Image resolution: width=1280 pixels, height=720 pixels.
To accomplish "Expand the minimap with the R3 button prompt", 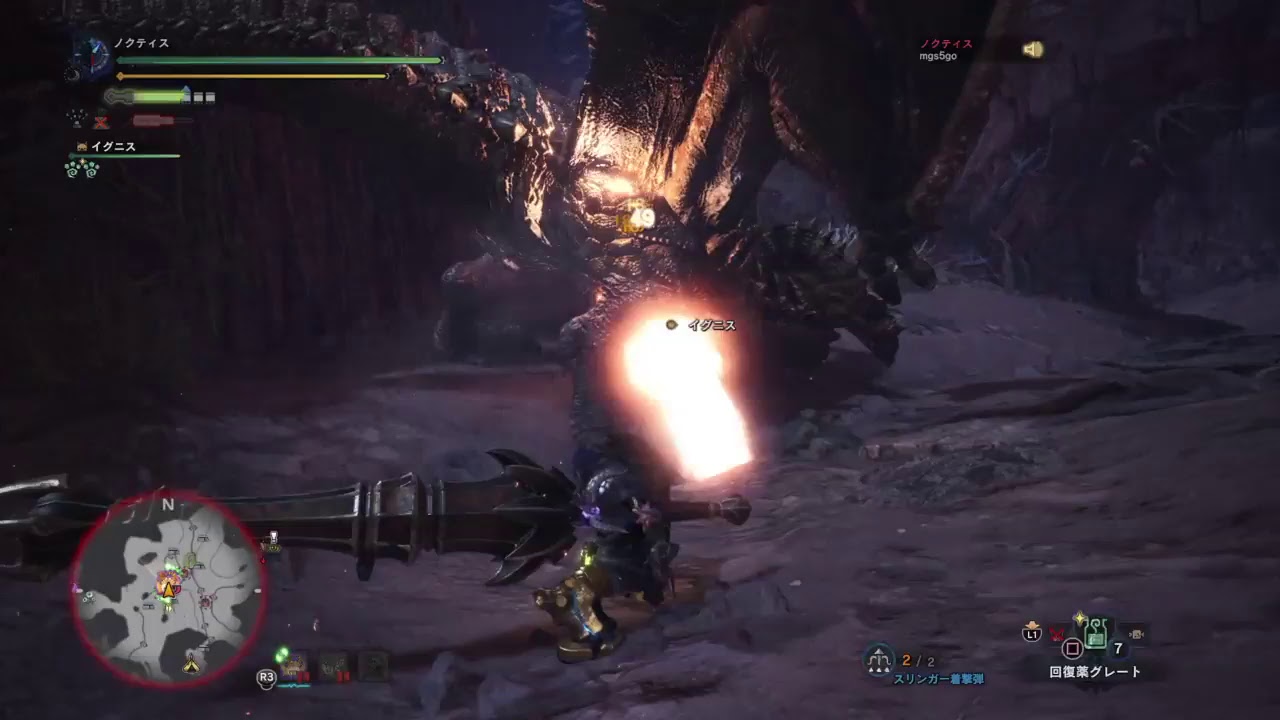I will click(265, 678).
